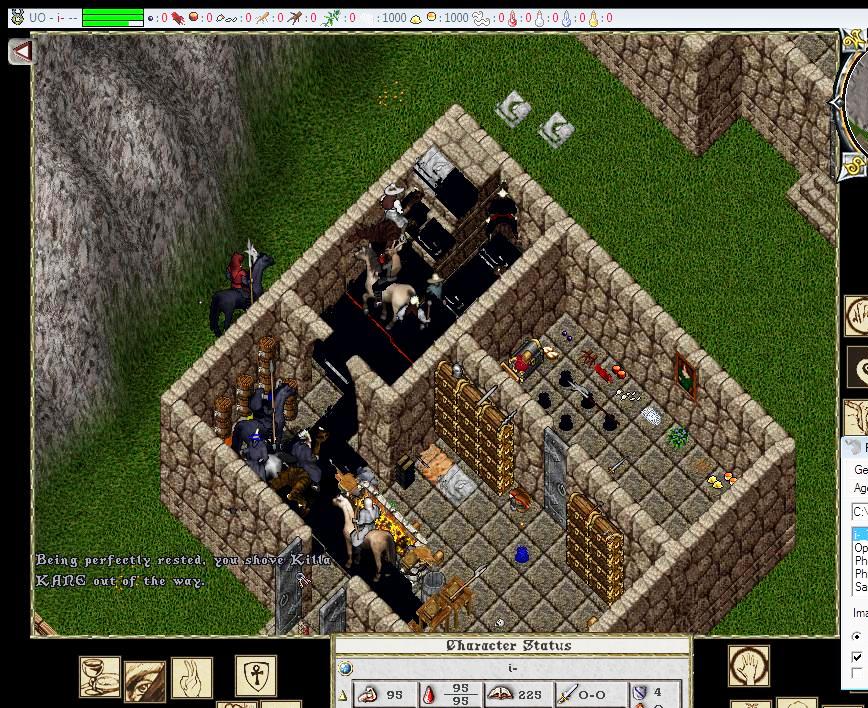Image resolution: width=868 pixels, height=708 pixels.
Task: Activate the open hand icon
Action: [x=749, y=666]
